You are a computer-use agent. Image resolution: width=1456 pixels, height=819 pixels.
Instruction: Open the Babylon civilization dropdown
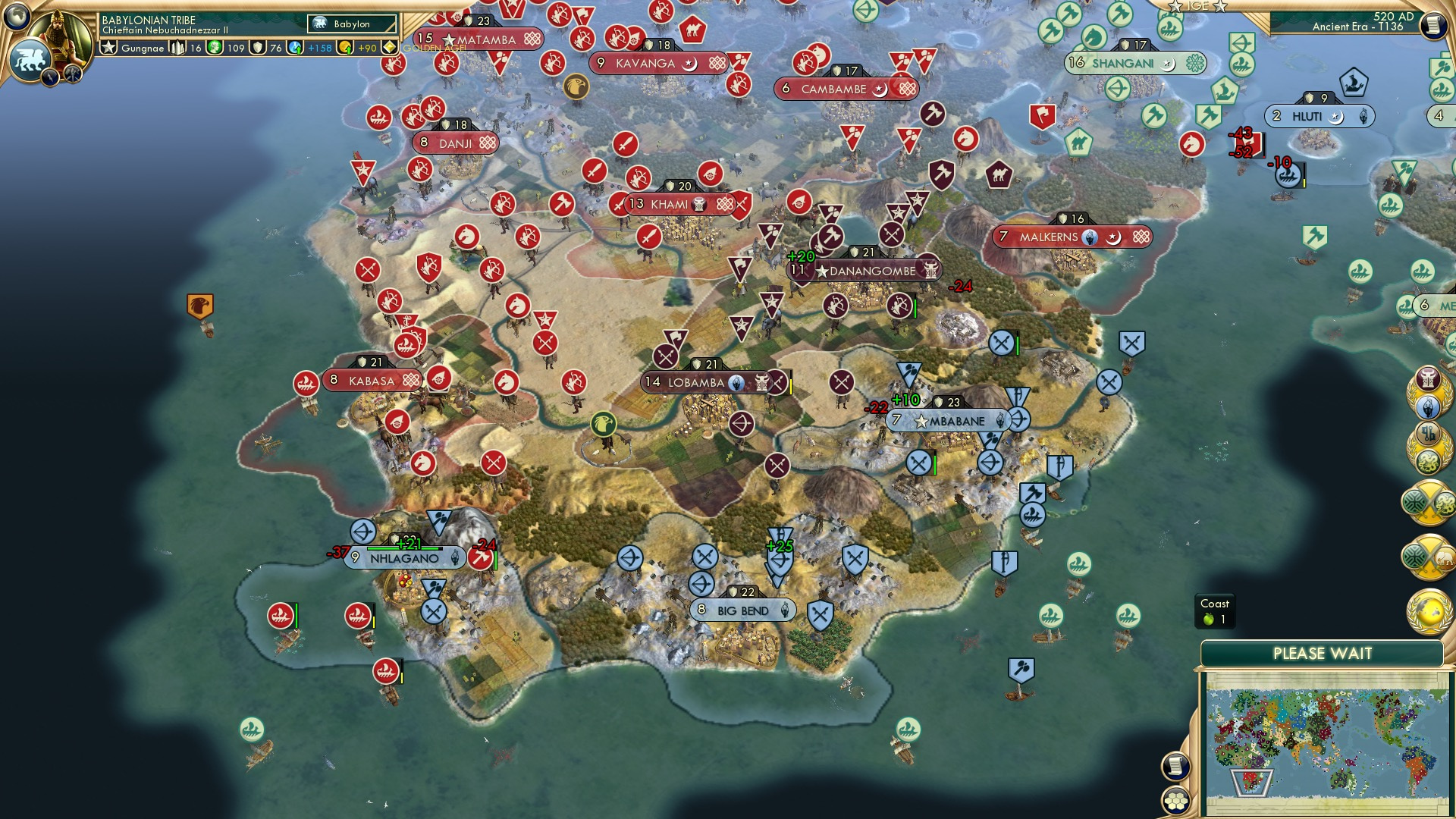[351, 24]
